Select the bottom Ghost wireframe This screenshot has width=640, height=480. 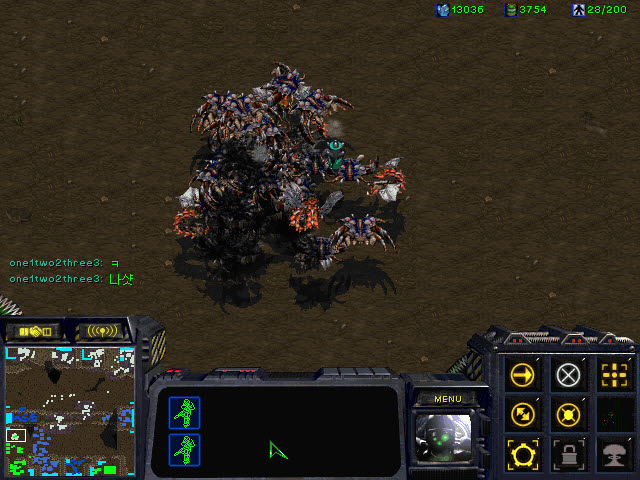tap(185, 448)
